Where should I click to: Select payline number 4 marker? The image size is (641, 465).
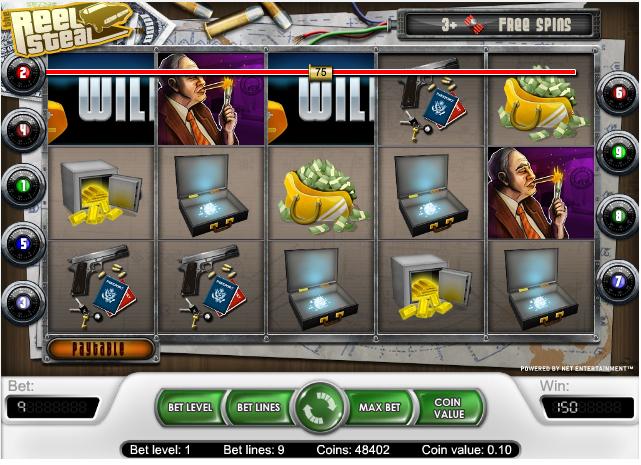click(x=23, y=129)
